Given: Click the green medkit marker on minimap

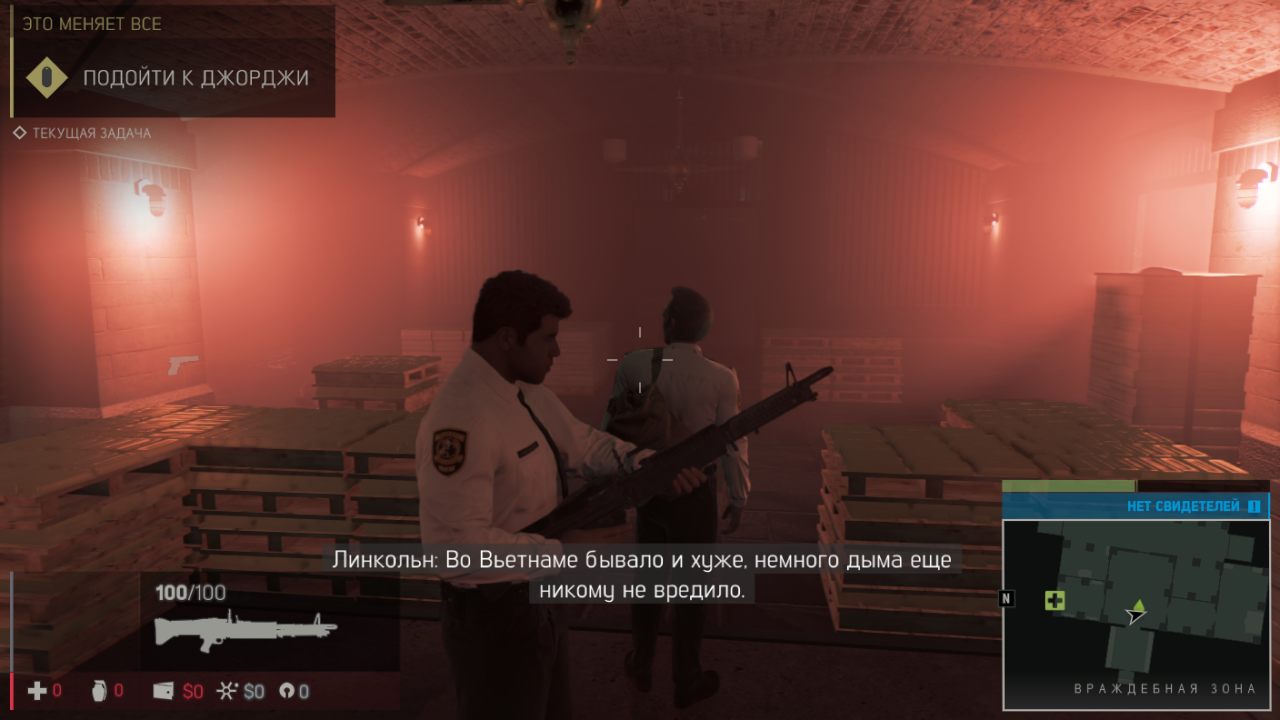Looking at the screenshot, I should pos(1054,600).
